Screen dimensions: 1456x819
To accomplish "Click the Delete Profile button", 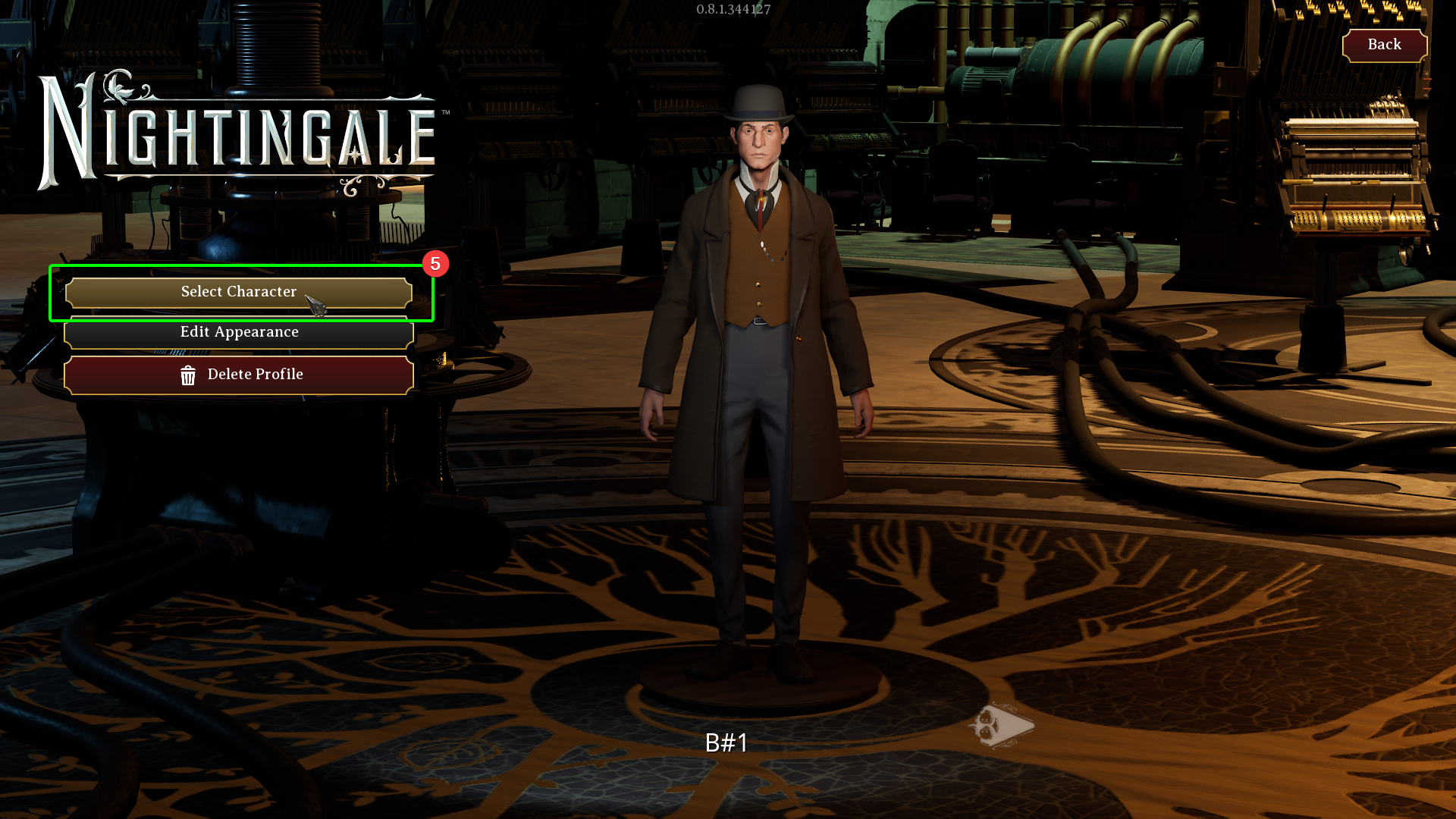I will [x=239, y=375].
